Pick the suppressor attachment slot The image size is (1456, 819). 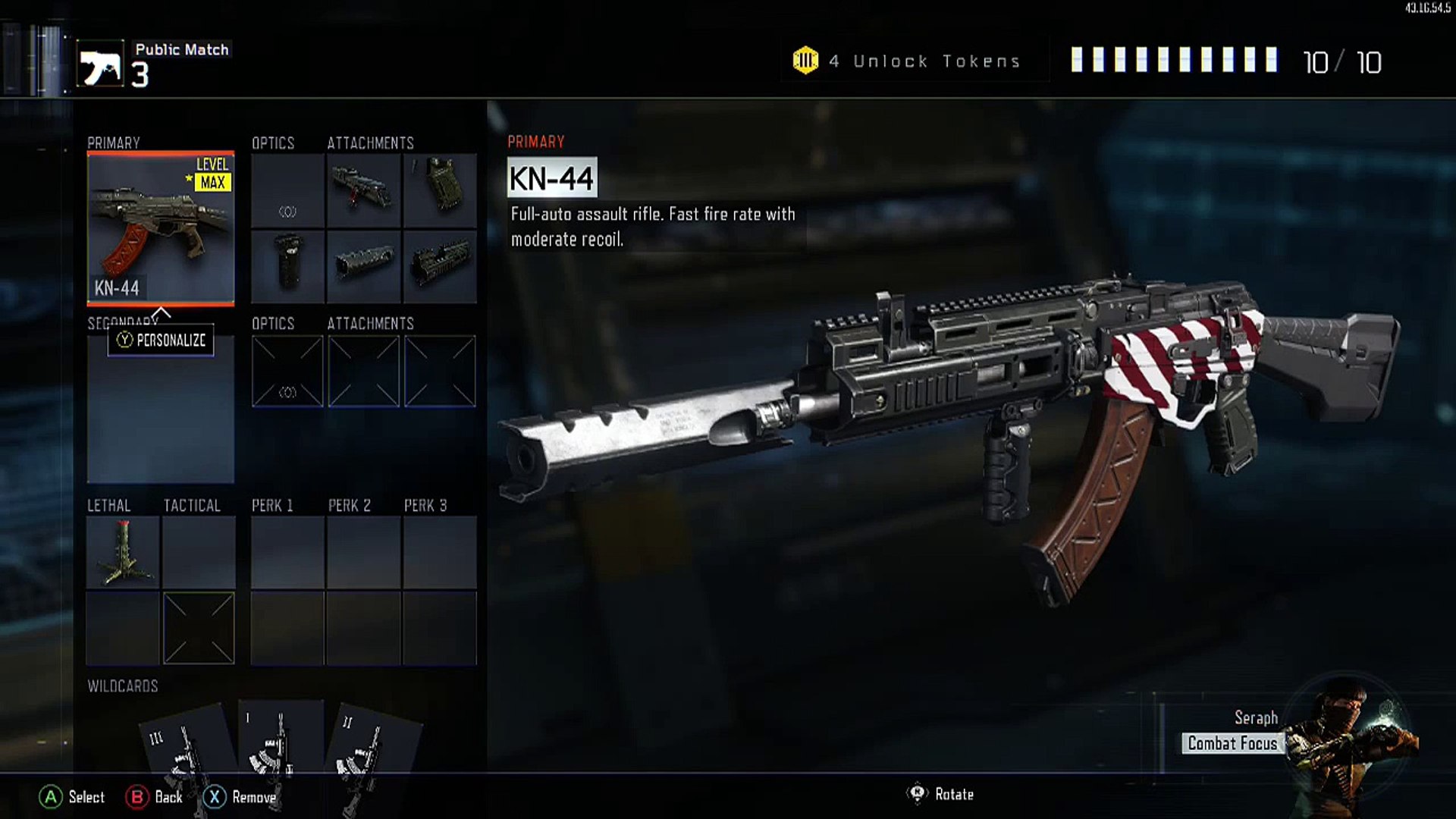[x=363, y=266]
